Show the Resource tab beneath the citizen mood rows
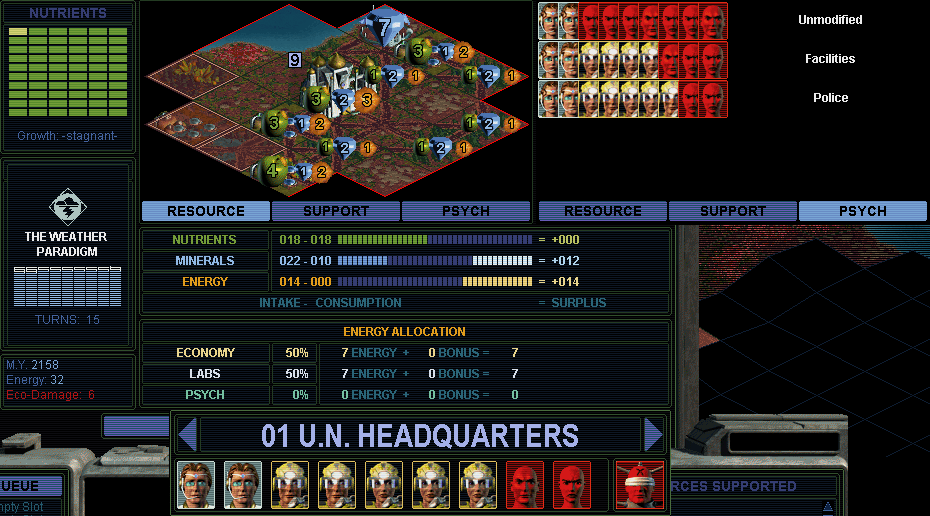The height and width of the screenshot is (516, 930). pyautogui.click(x=602, y=211)
